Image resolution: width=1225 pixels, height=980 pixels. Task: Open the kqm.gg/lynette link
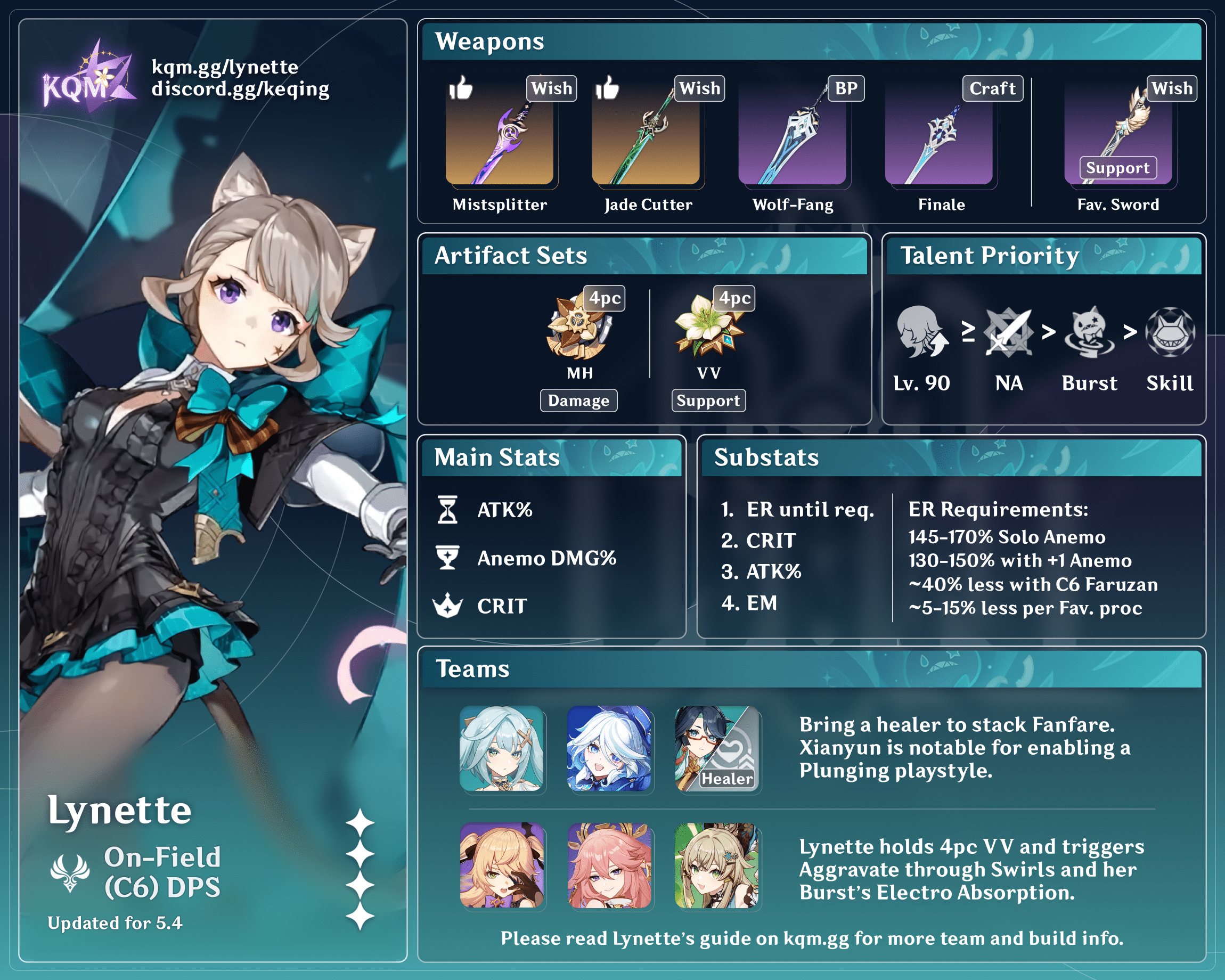click(225, 67)
